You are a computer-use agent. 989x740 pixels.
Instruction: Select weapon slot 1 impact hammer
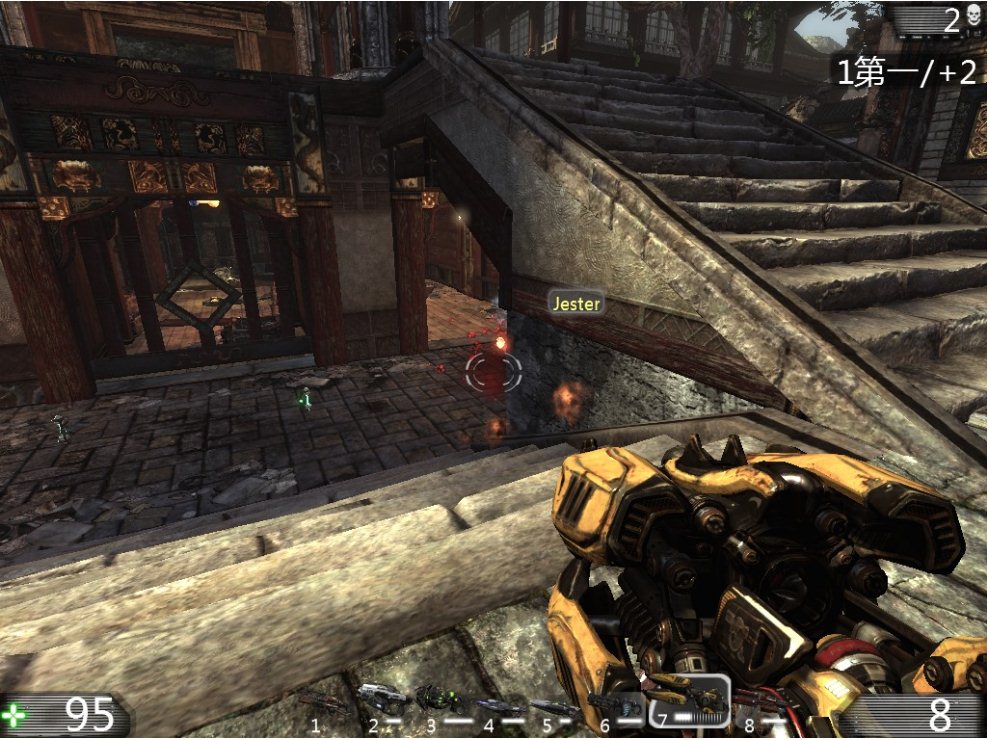(x=325, y=704)
